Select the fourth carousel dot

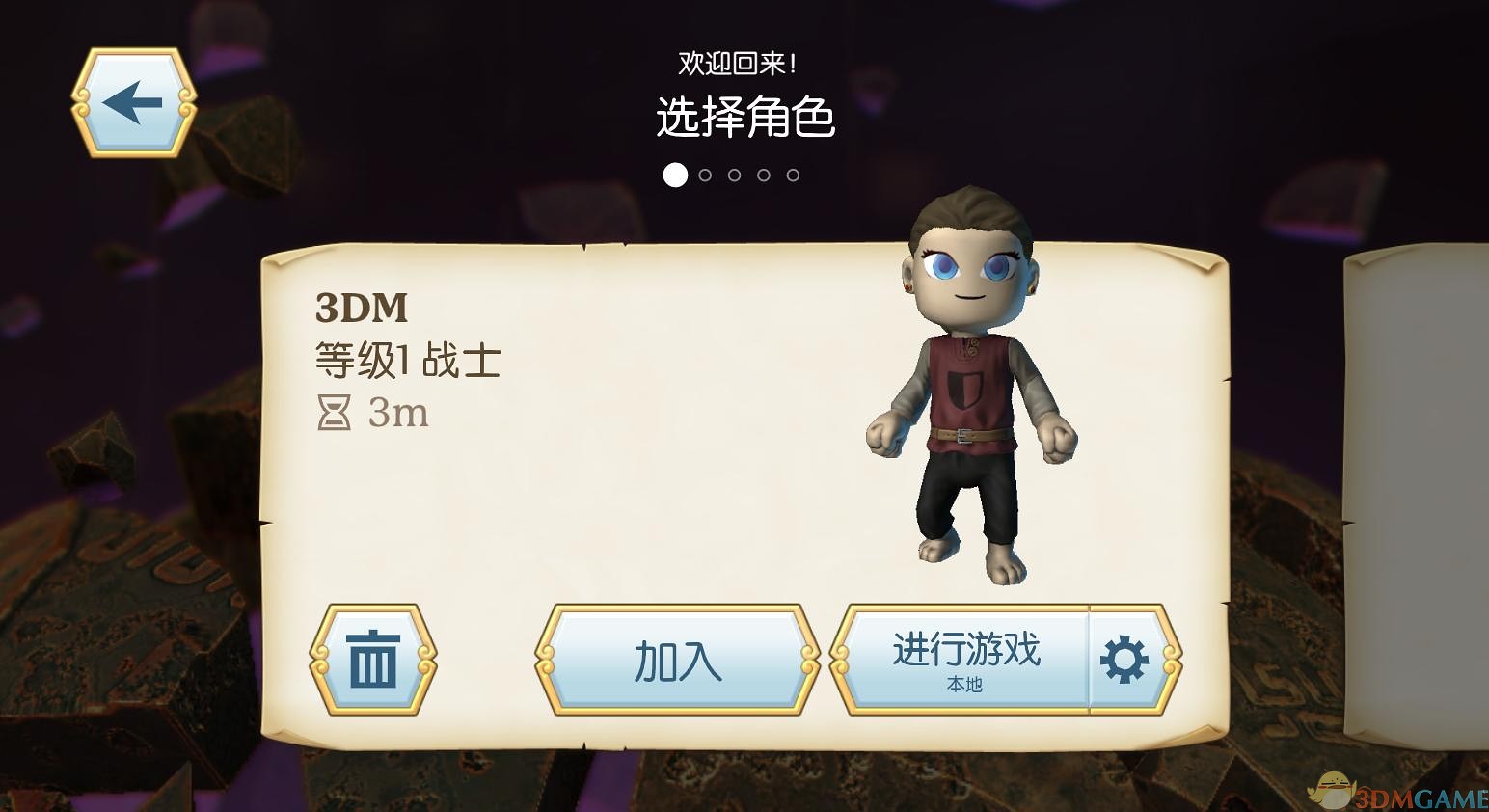tap(765, 176)
